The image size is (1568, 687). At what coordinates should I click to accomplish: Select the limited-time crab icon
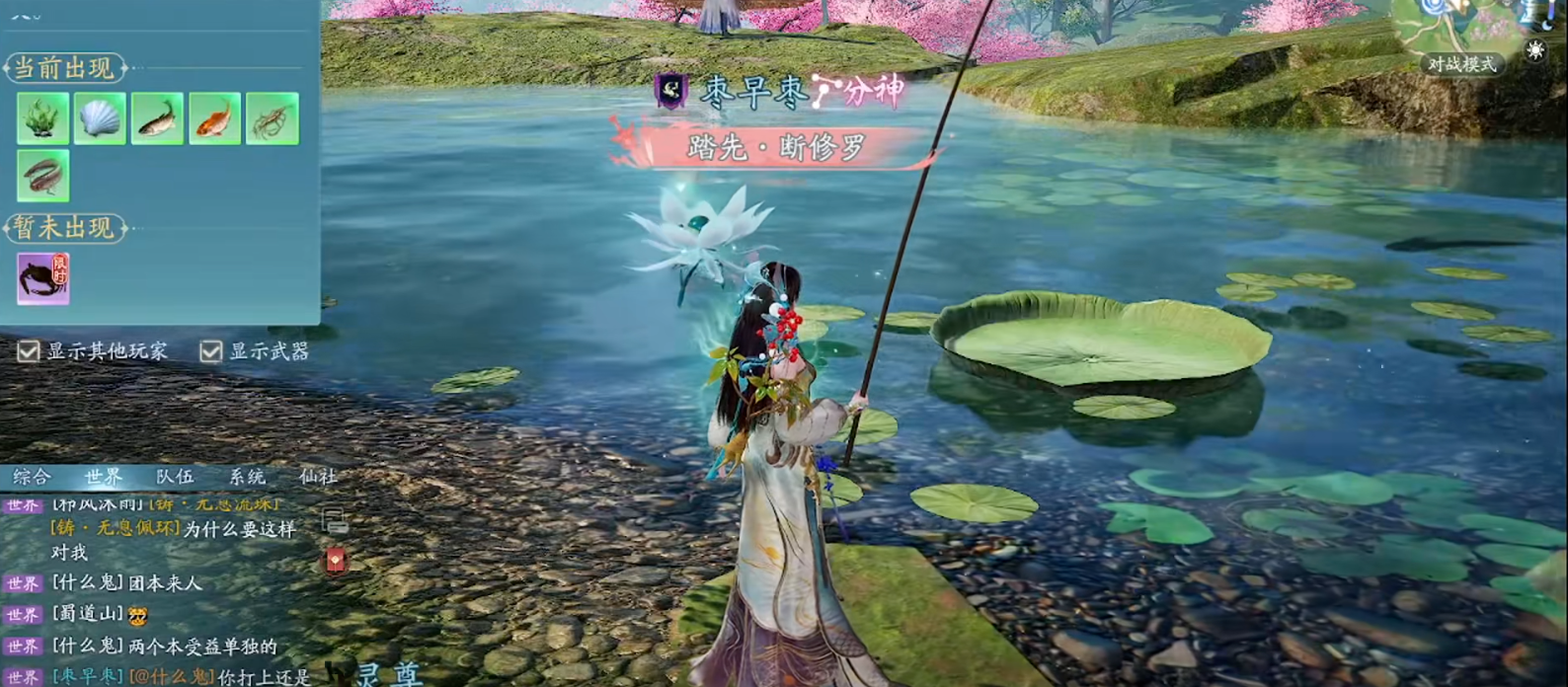(42, 277)
